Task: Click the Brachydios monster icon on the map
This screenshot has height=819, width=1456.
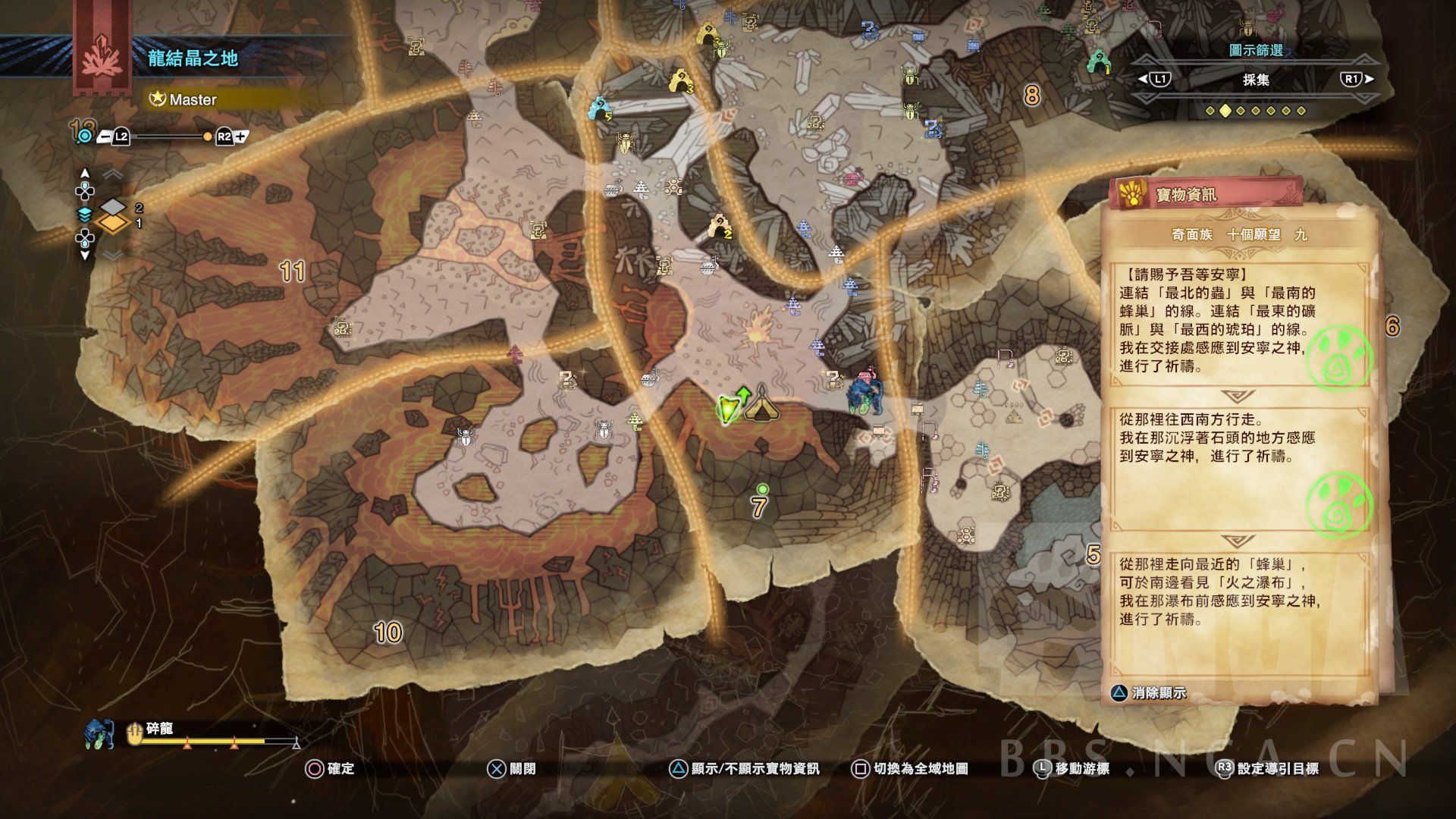Action: tap(865, 393)
